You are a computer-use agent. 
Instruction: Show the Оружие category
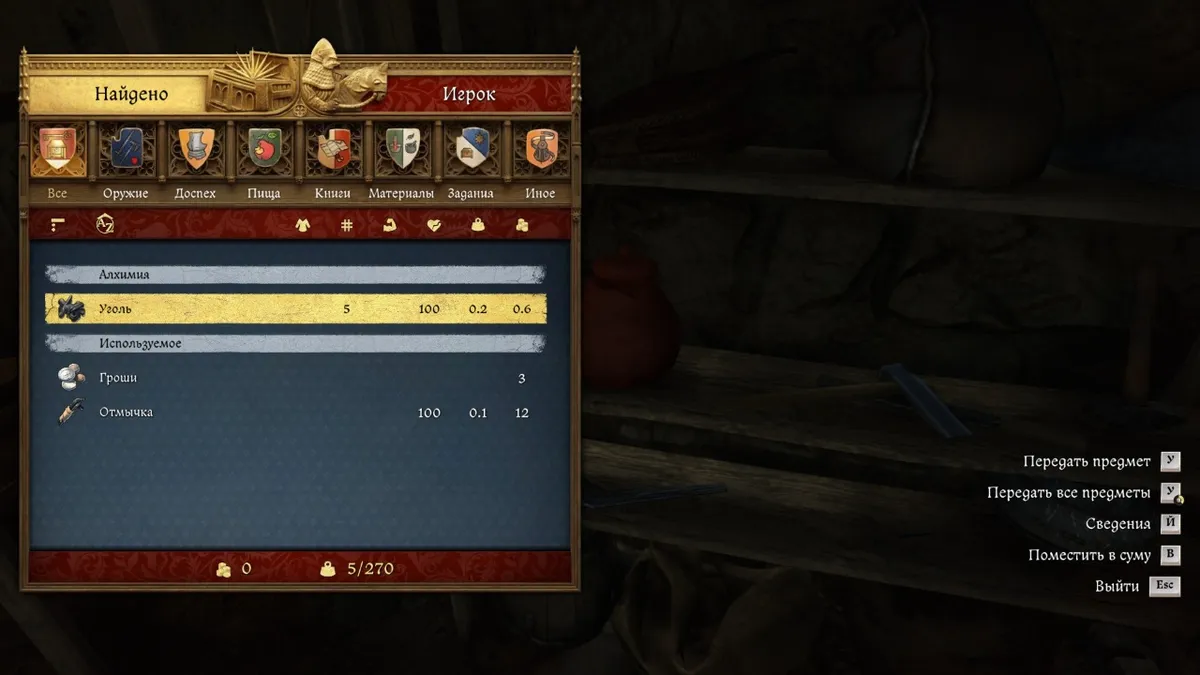[126, 149]
